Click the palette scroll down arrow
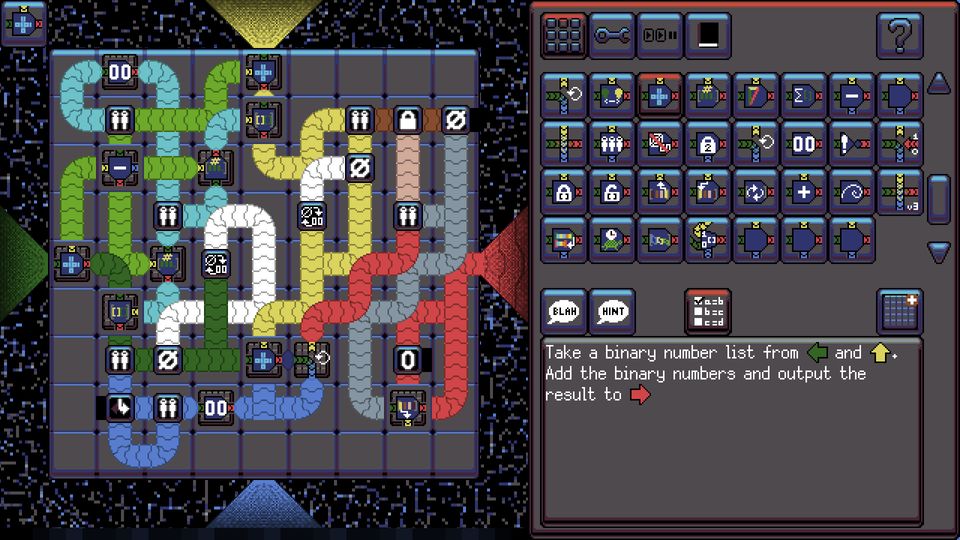The height and width of the screenshot is (540, 960). (x=938, y=252)
